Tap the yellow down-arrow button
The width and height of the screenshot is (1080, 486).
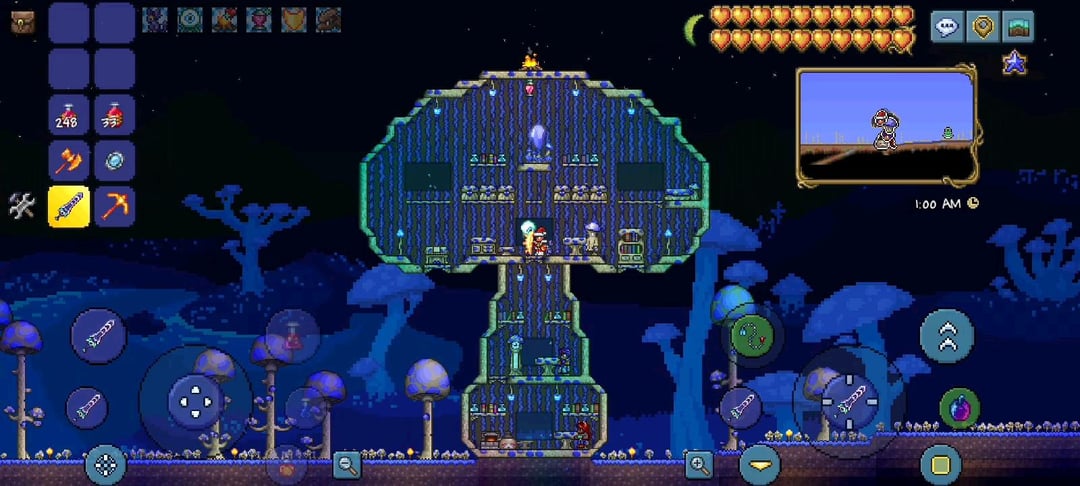(x=760, y=465)
